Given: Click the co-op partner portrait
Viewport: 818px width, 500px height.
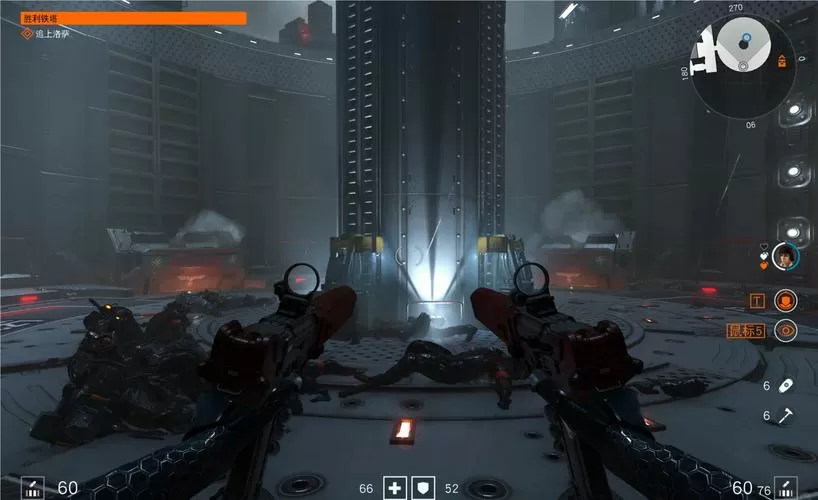Looking at the screenshot, I should tap(786, 256).
